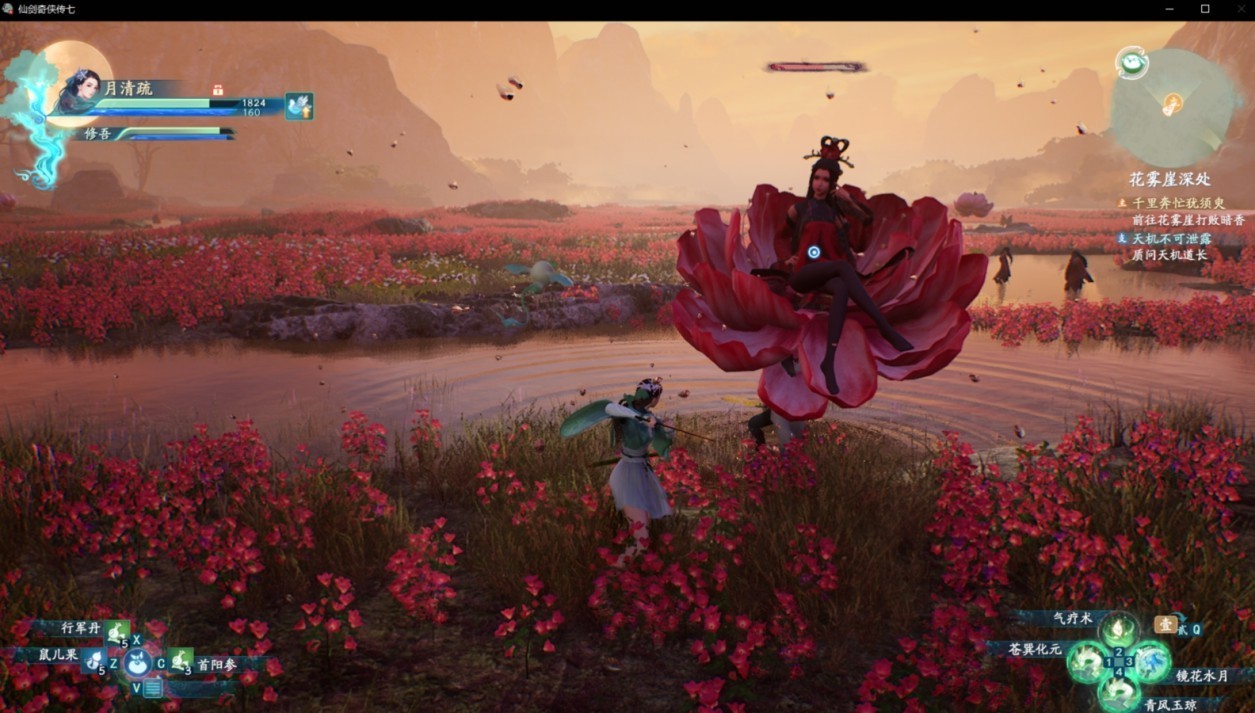Minimize the game window
The width and height of the screenshot is (1255, 713).
point(1171,9)
